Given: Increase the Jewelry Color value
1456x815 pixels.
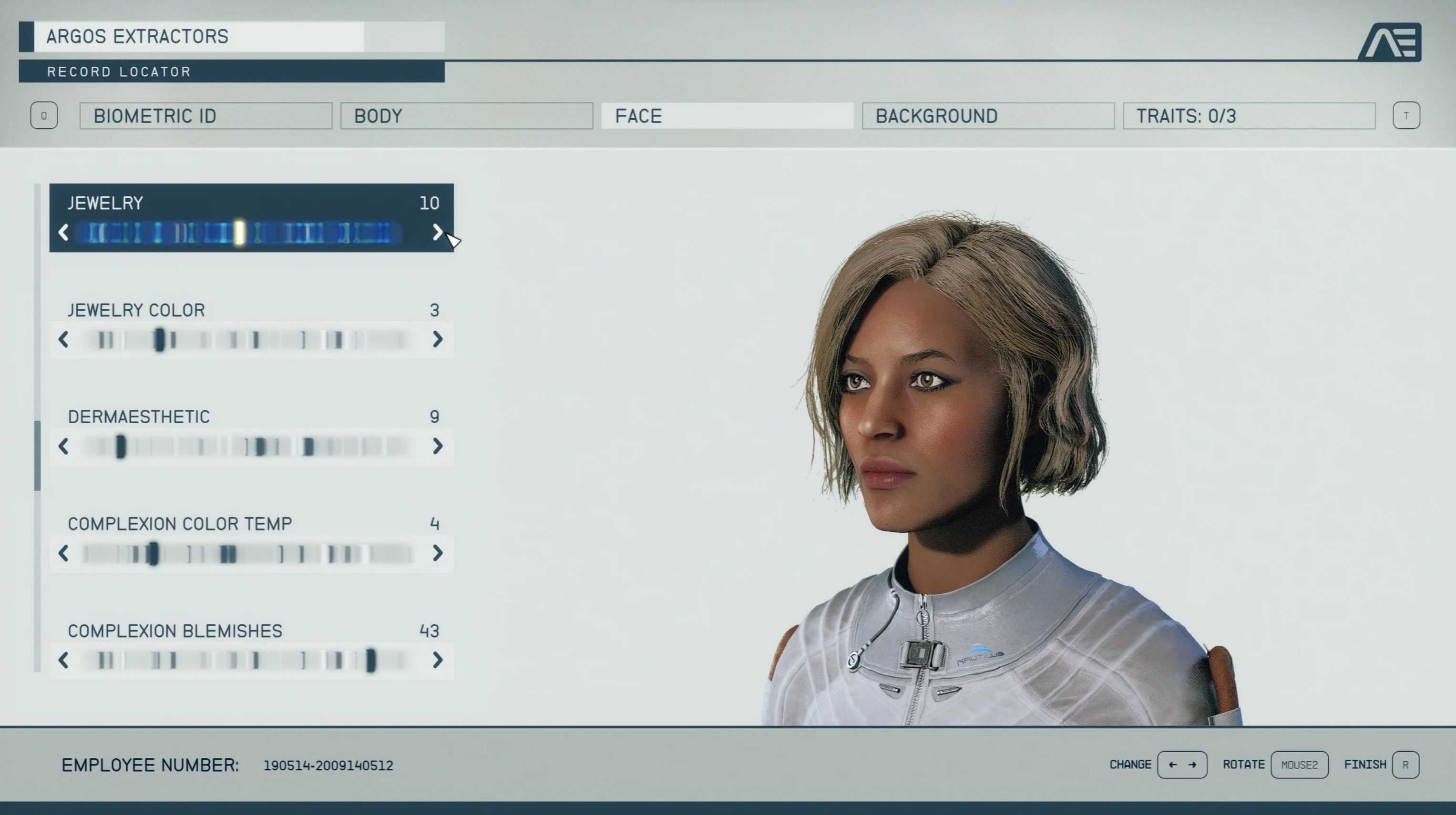Looking at the screenshot, I should click(437, 339).
